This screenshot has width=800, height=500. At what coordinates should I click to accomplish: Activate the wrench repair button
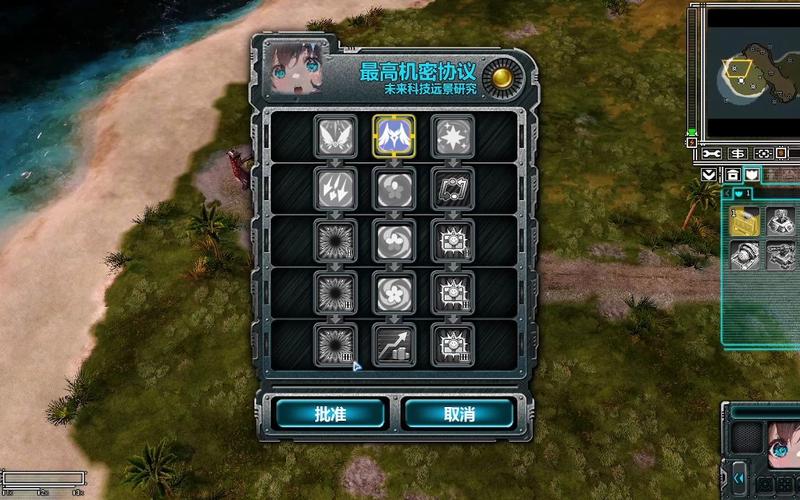712,154
